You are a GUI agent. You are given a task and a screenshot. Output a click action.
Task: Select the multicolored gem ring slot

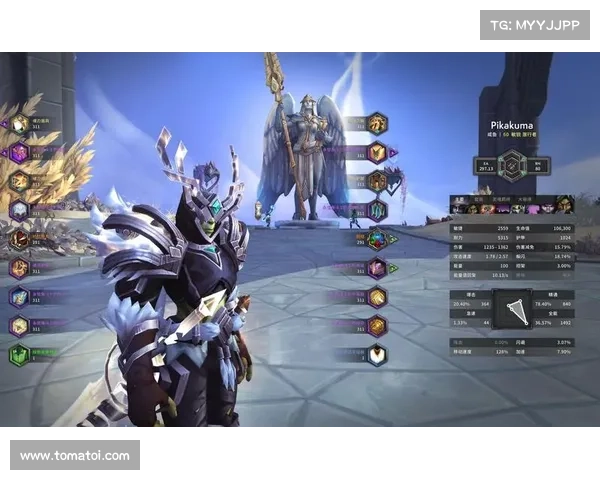coord(376,239)
